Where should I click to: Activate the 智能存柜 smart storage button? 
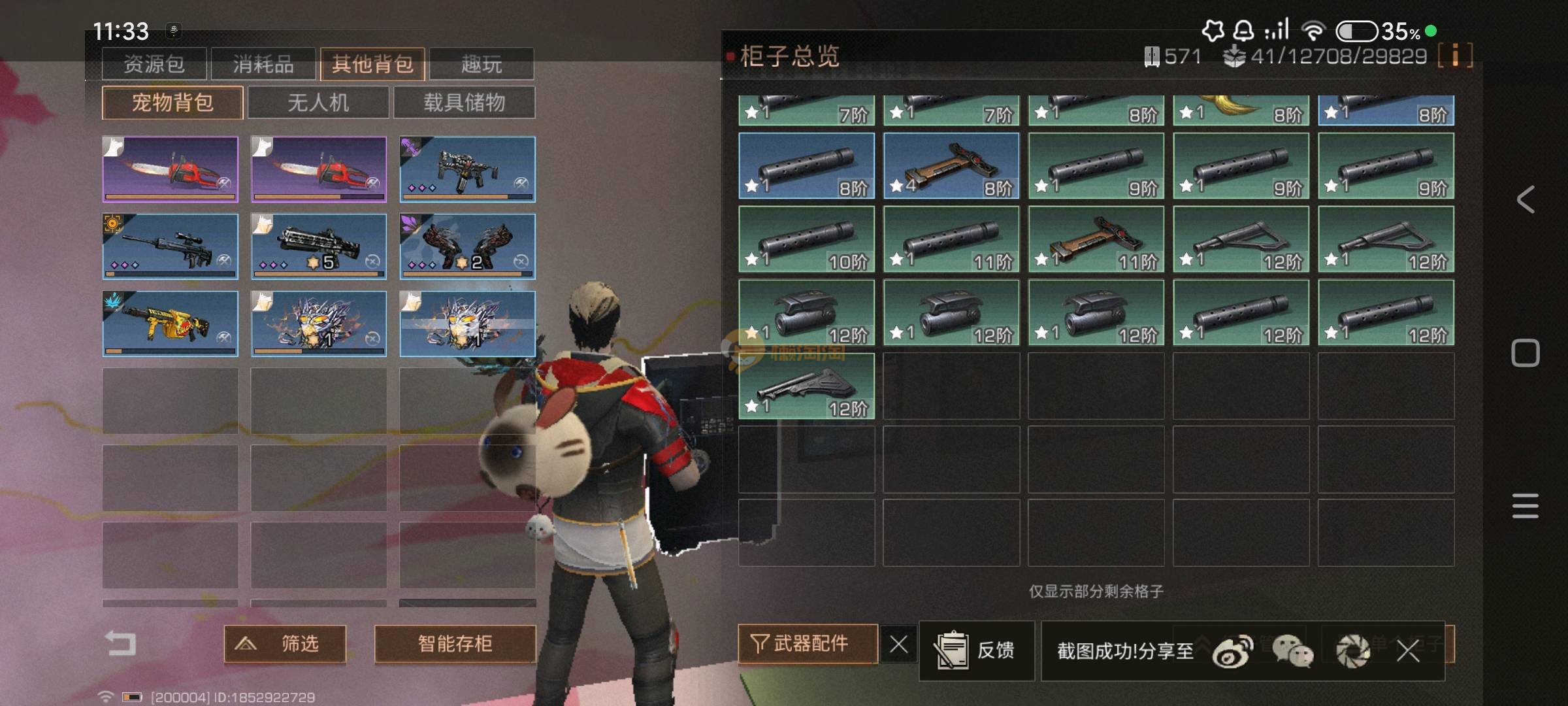[455, 644]
